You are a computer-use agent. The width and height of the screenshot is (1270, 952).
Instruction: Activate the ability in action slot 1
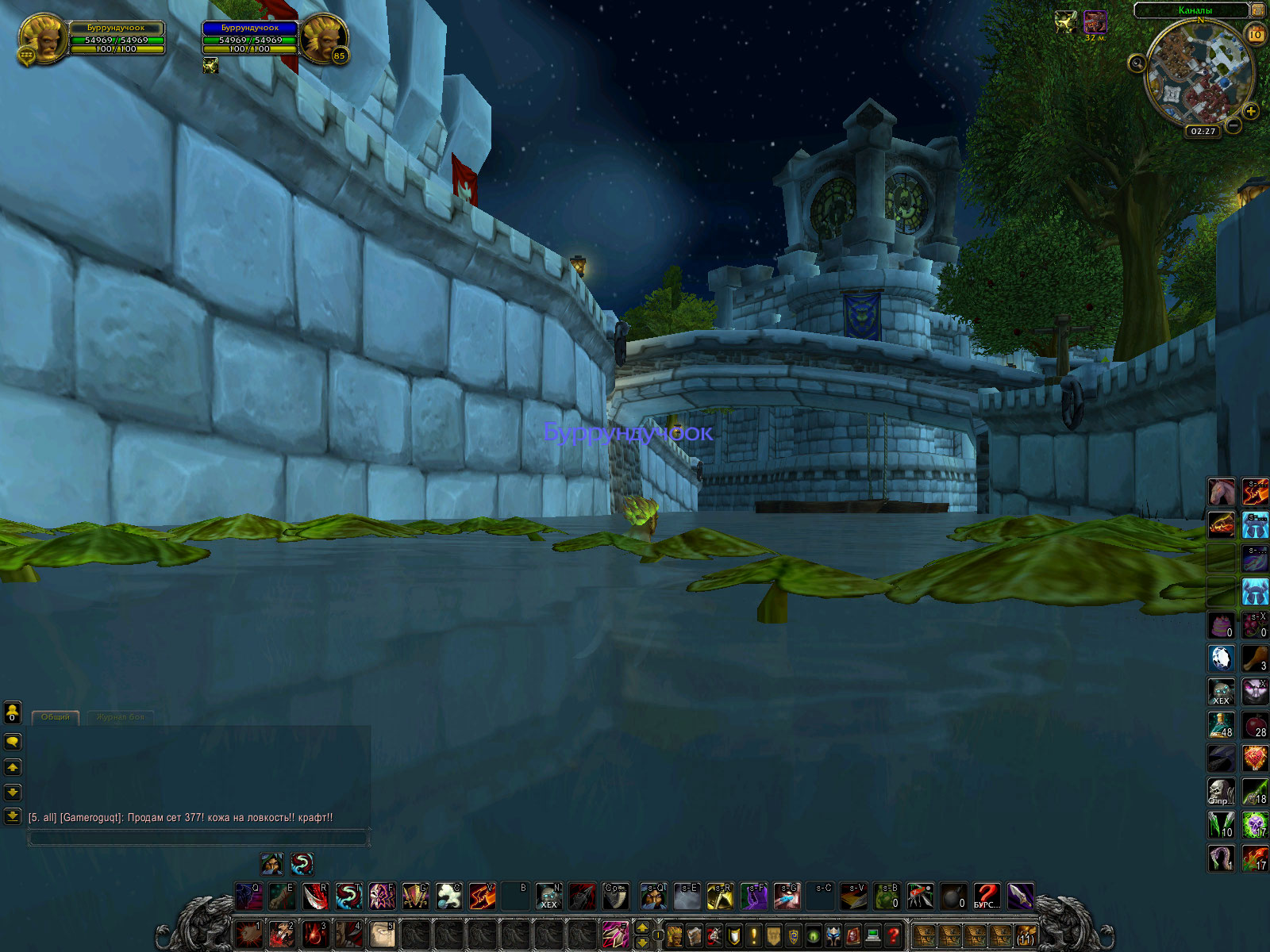(x=248, y=935)
